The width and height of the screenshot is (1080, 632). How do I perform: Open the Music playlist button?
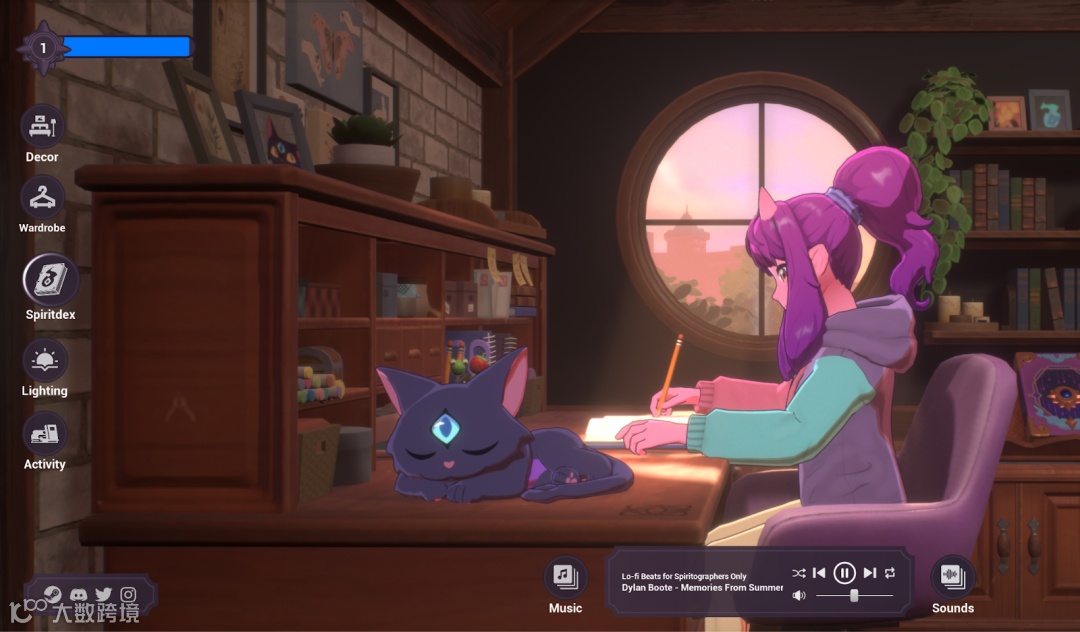pyautogui.click(x=565, y=576)
